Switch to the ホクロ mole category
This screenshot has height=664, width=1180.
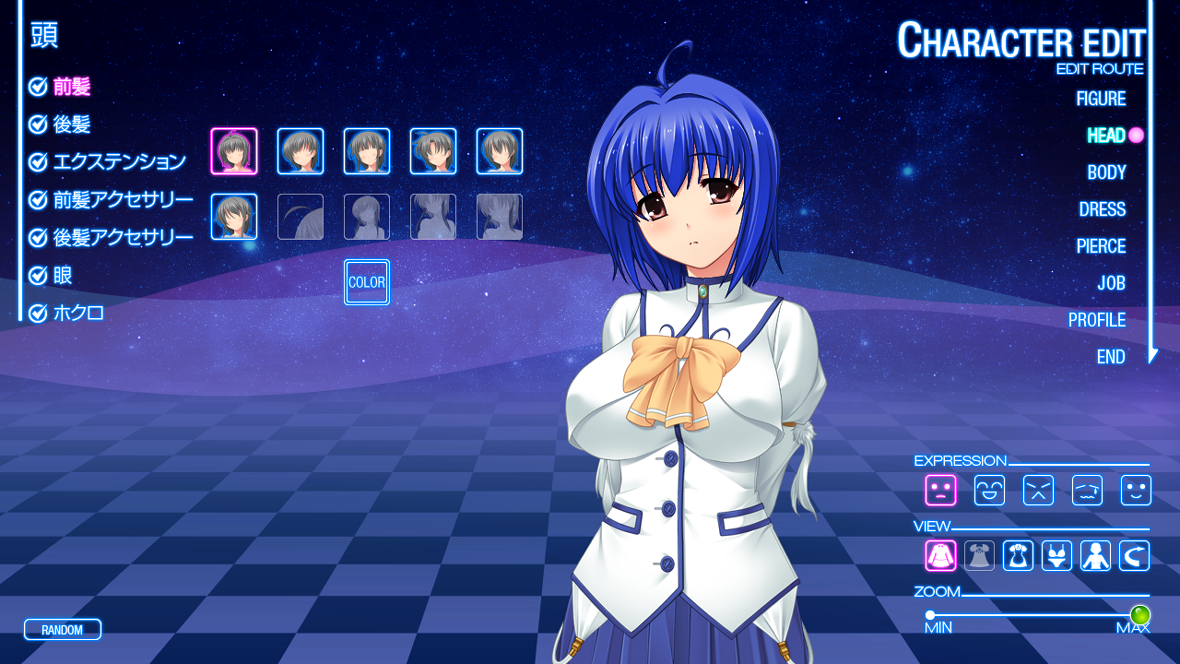[78, 313]
